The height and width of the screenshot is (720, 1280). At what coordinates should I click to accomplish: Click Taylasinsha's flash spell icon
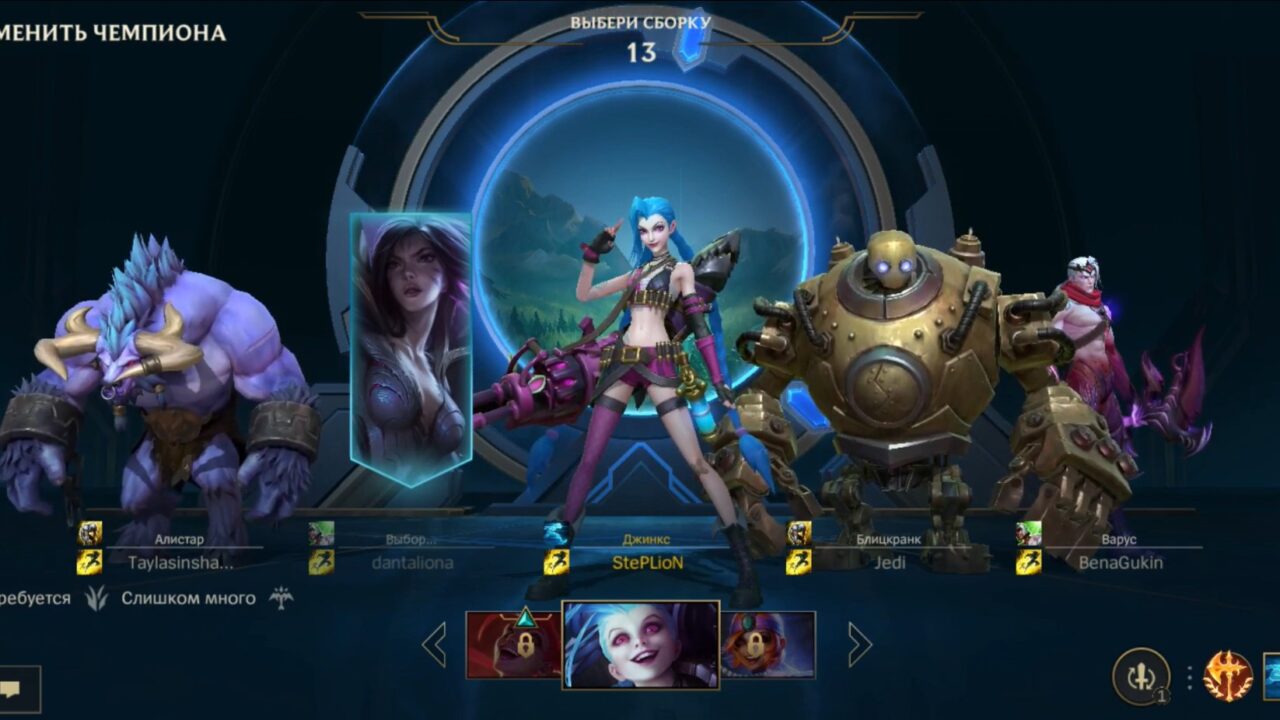[91, 562]
